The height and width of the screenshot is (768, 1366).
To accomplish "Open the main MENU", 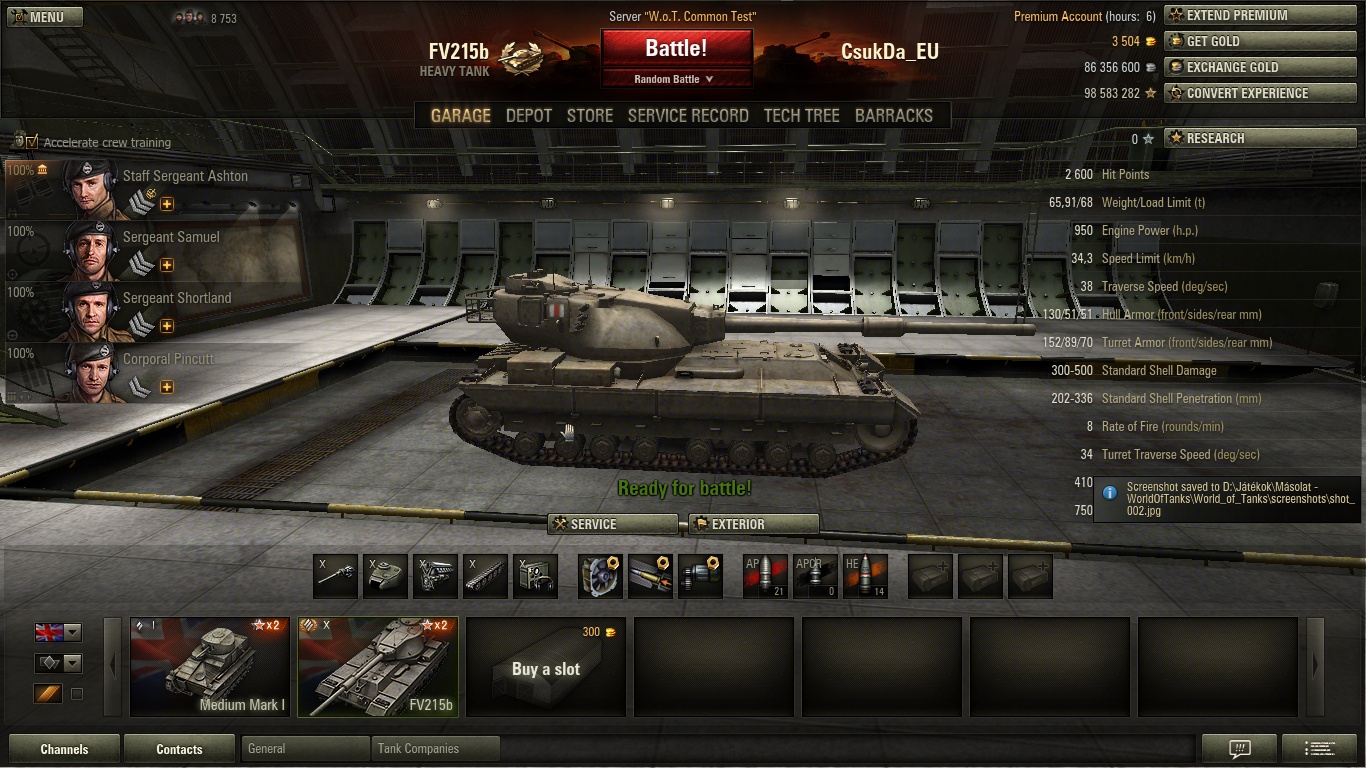I will pyautogui.click(x=45, y=17).
